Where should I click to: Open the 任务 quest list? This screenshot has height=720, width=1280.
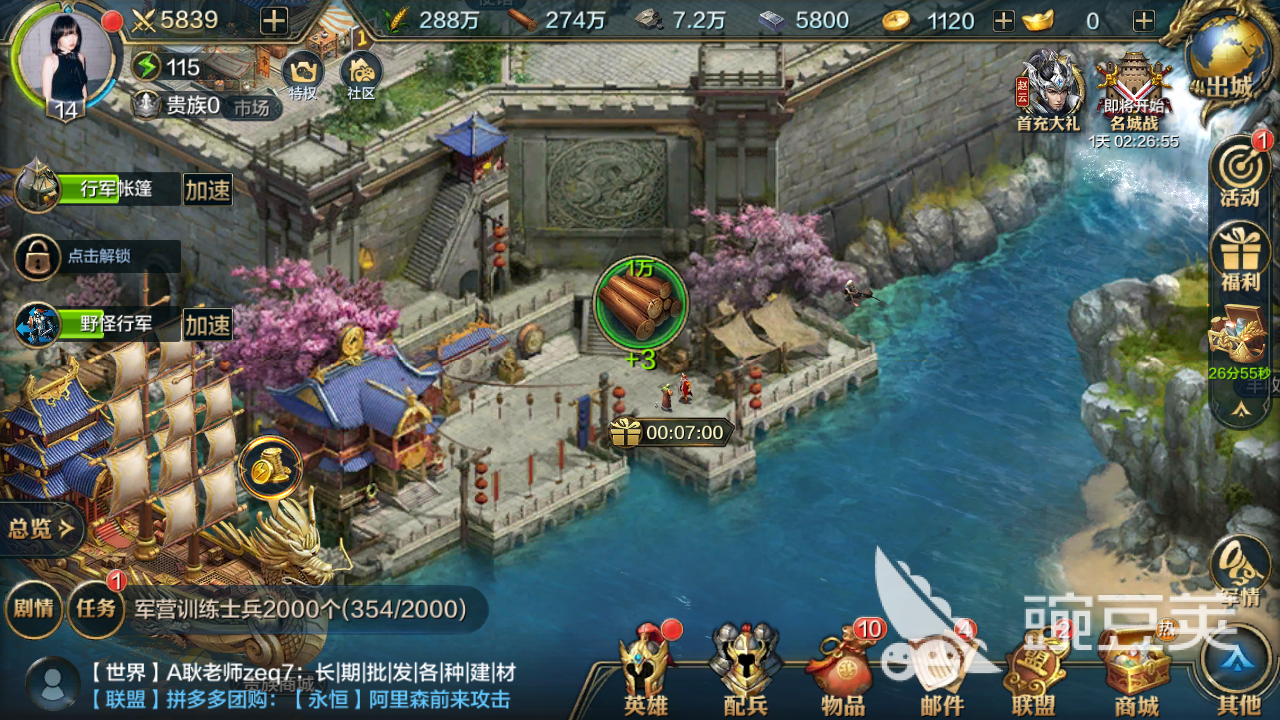point(96,607)
